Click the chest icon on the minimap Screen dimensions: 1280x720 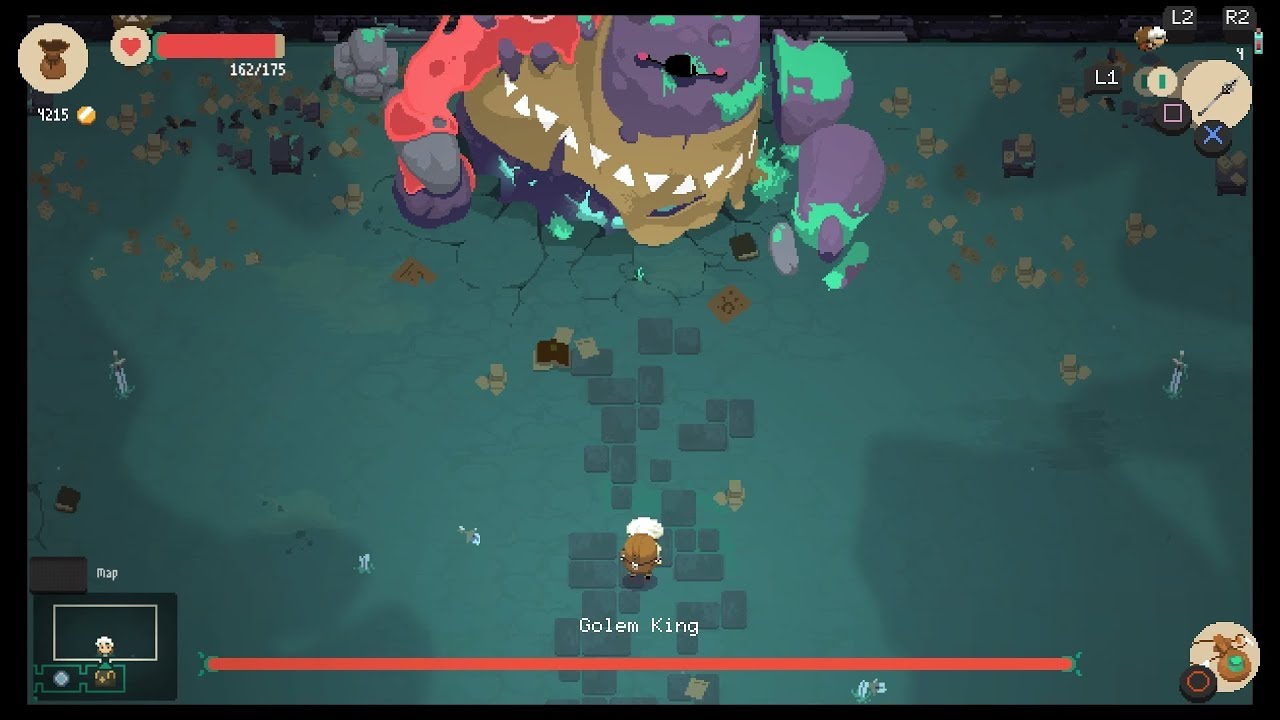105,678
